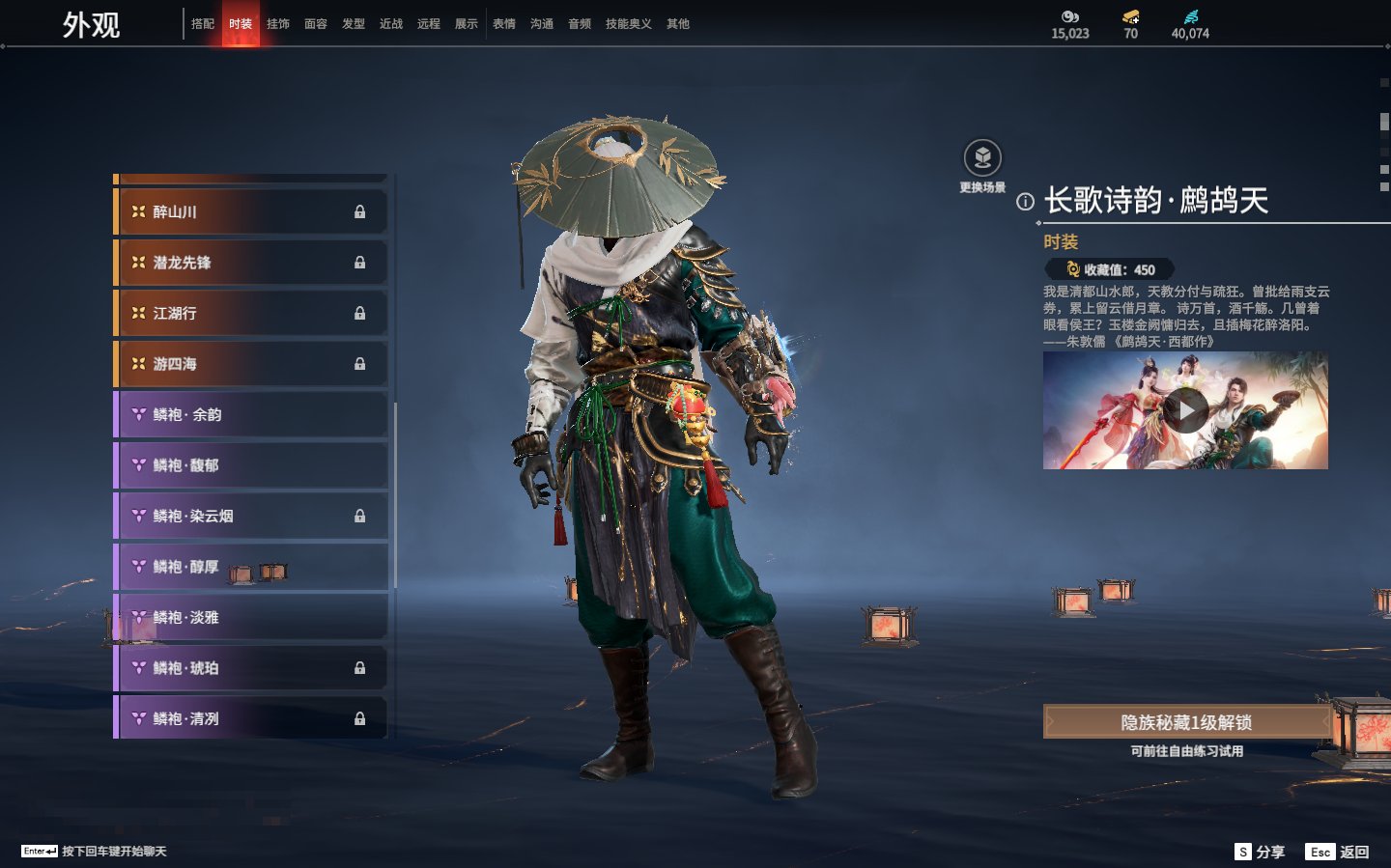Open the 挂饰 accessories tab
The height and width of the screenshot is (868, 1391).
[x=278, y=24]
